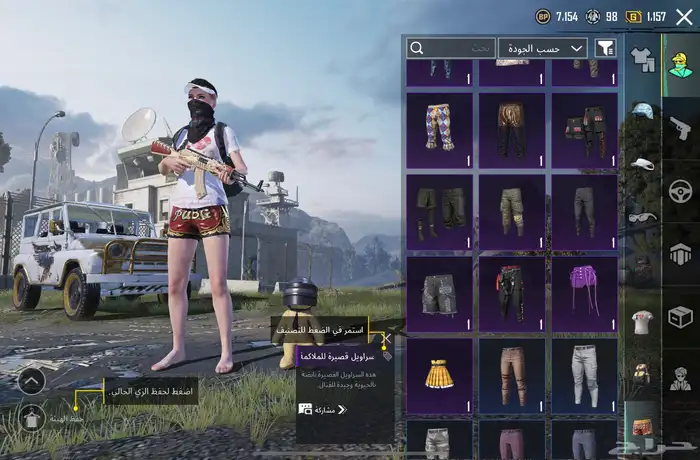
Task: Close the inventory screen
Action: click(x=685, y=17)
